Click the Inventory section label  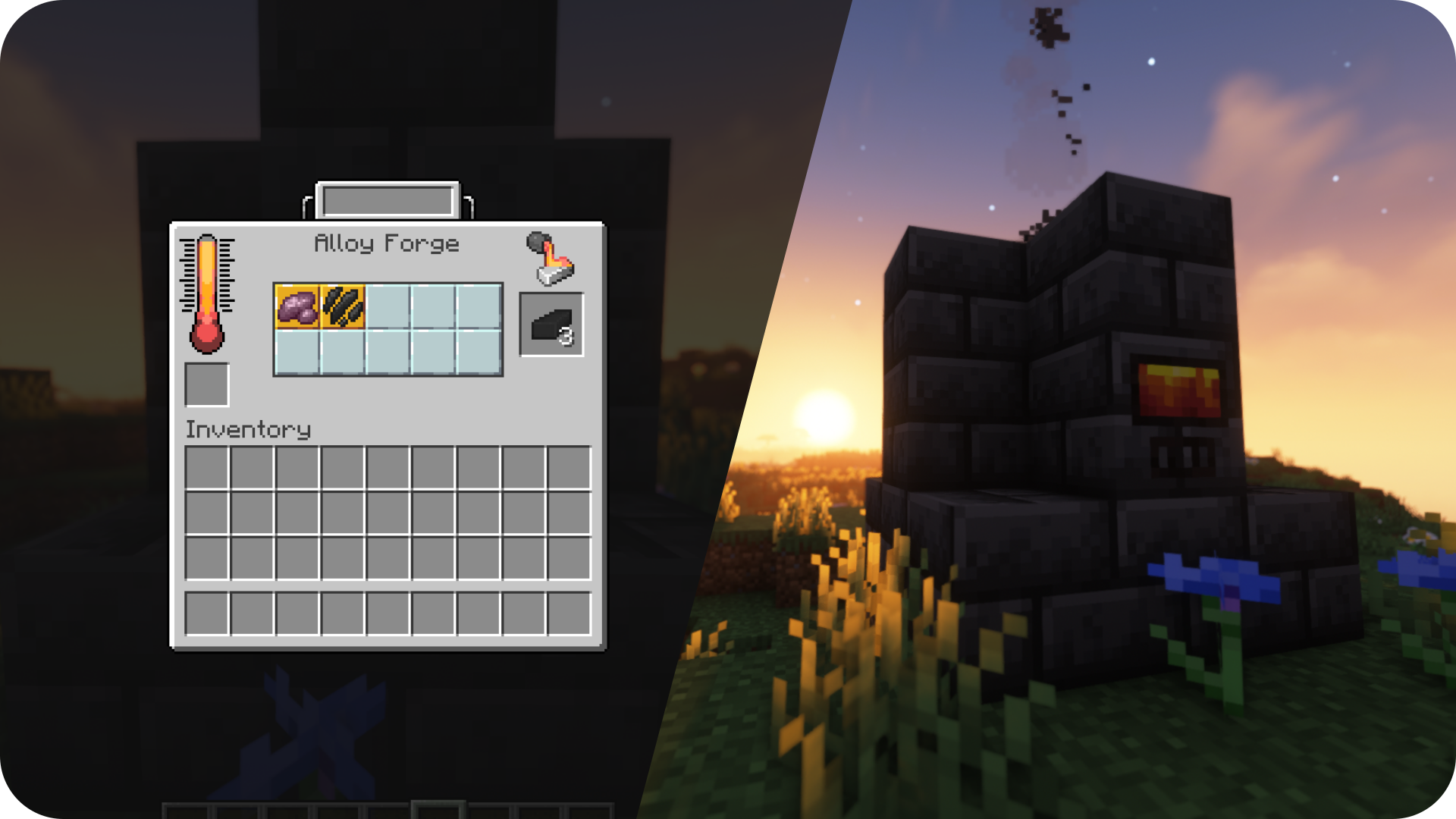[246, 430]
